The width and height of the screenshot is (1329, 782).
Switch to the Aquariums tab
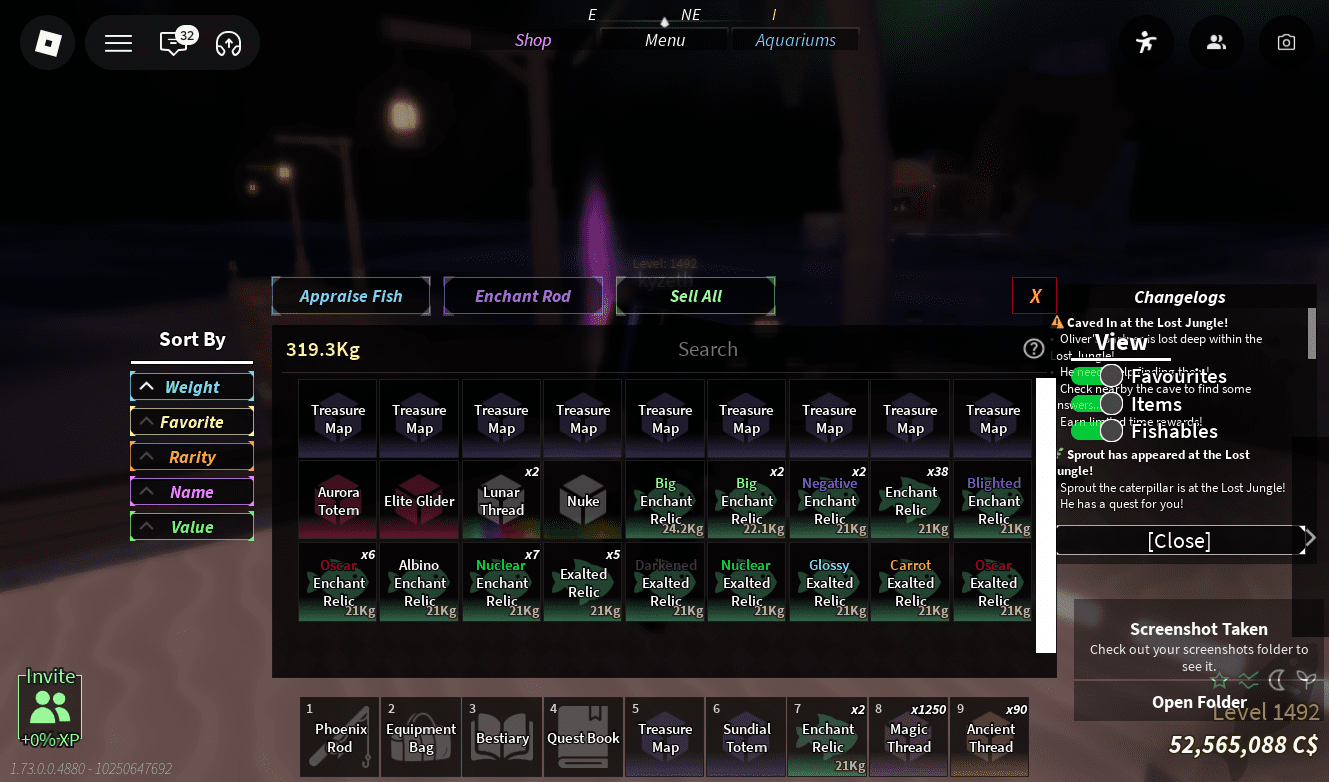click(x=795, y=40)
